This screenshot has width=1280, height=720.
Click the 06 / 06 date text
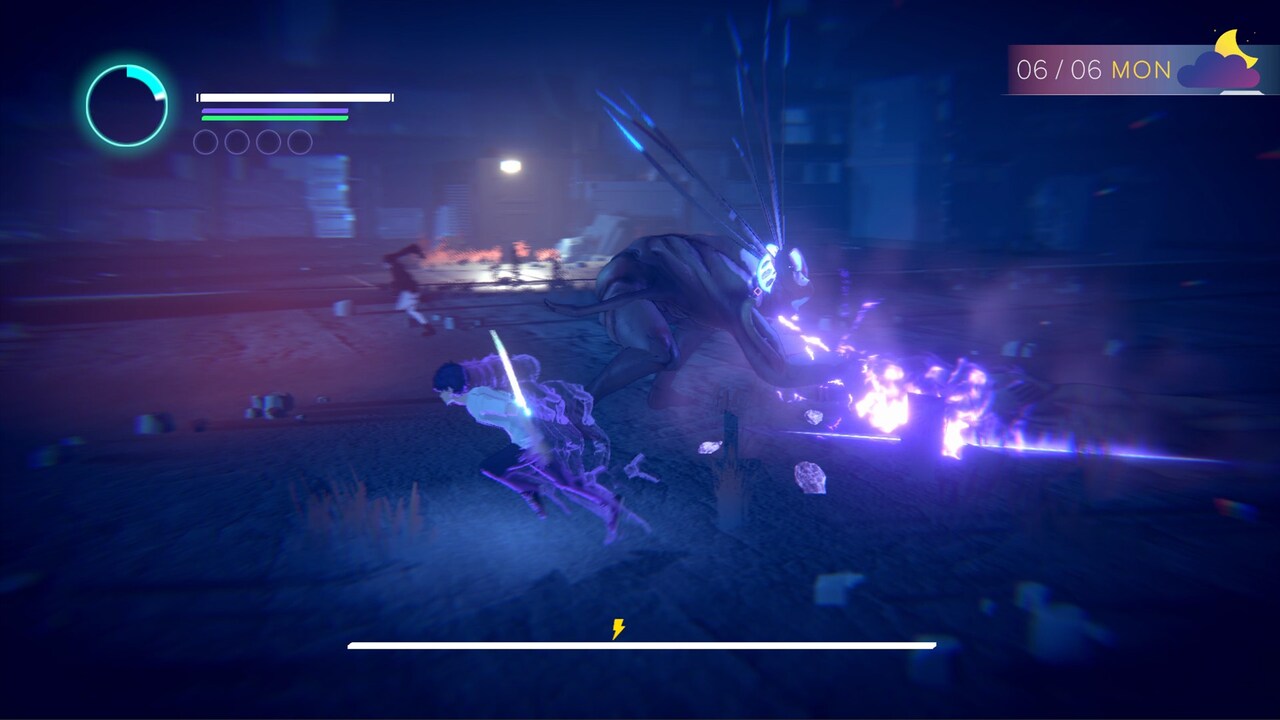pyautogui.click(x=1060, y=69)
